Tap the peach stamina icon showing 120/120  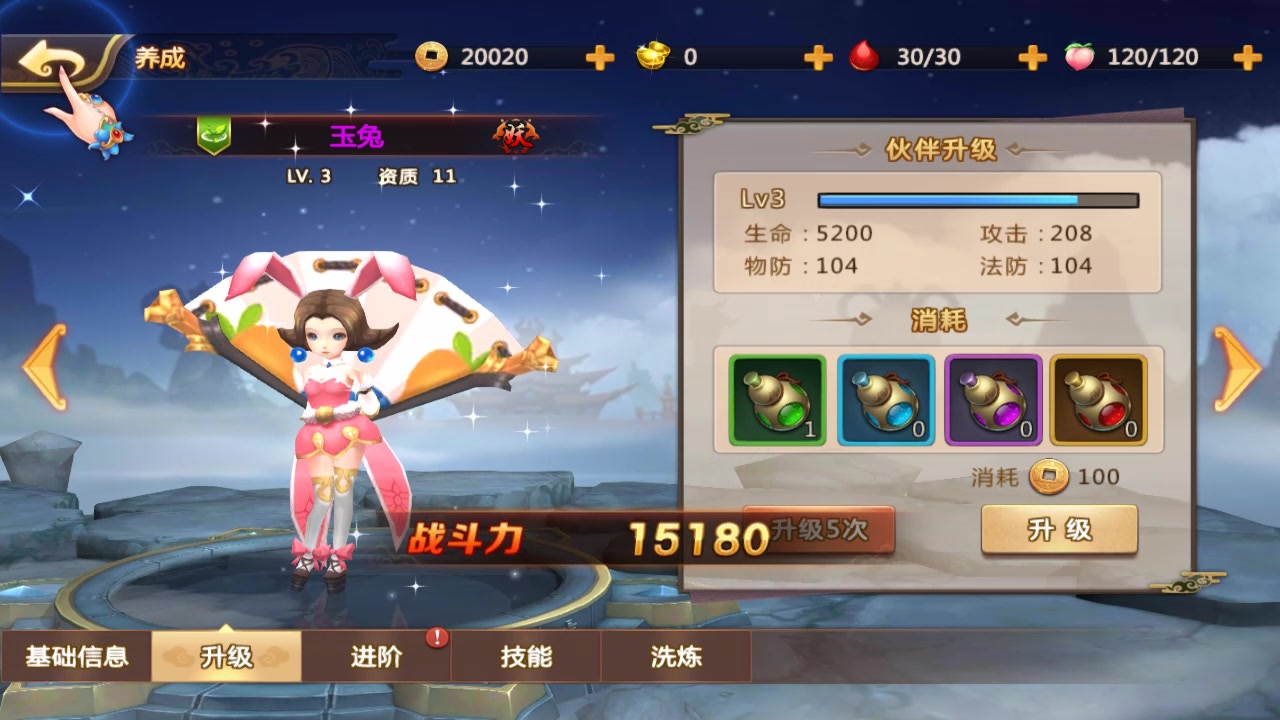1077,56
